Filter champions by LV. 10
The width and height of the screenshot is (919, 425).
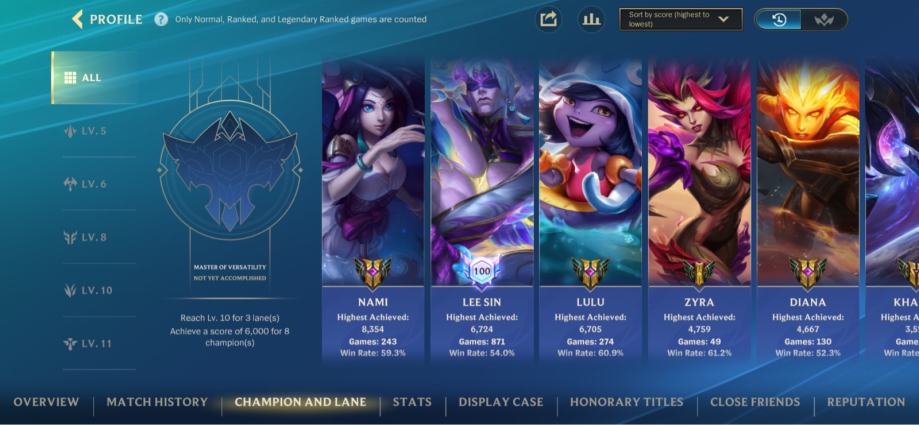tap(92, 290)
